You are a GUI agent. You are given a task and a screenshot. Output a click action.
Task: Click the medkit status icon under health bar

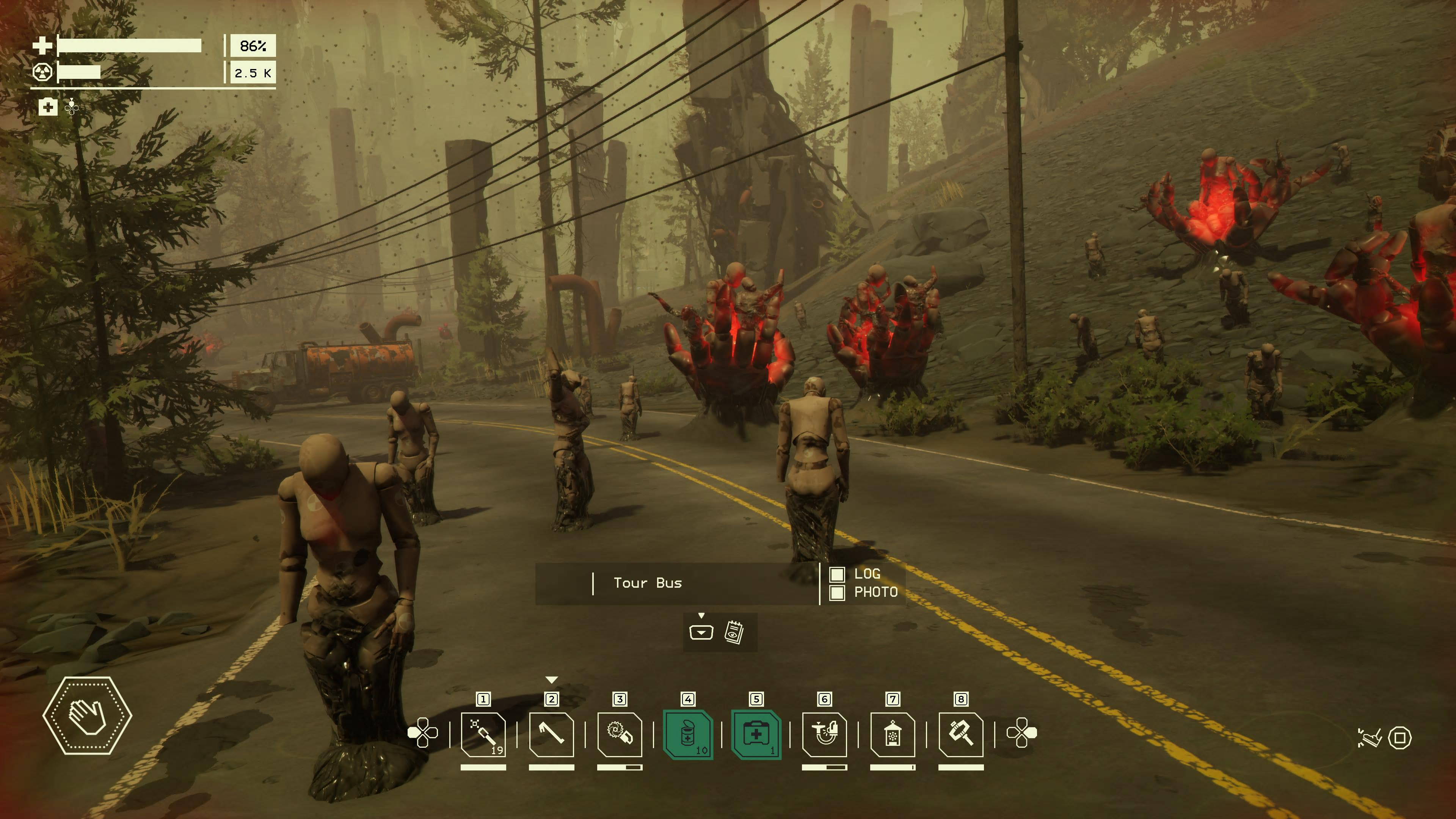click(48, 107)
